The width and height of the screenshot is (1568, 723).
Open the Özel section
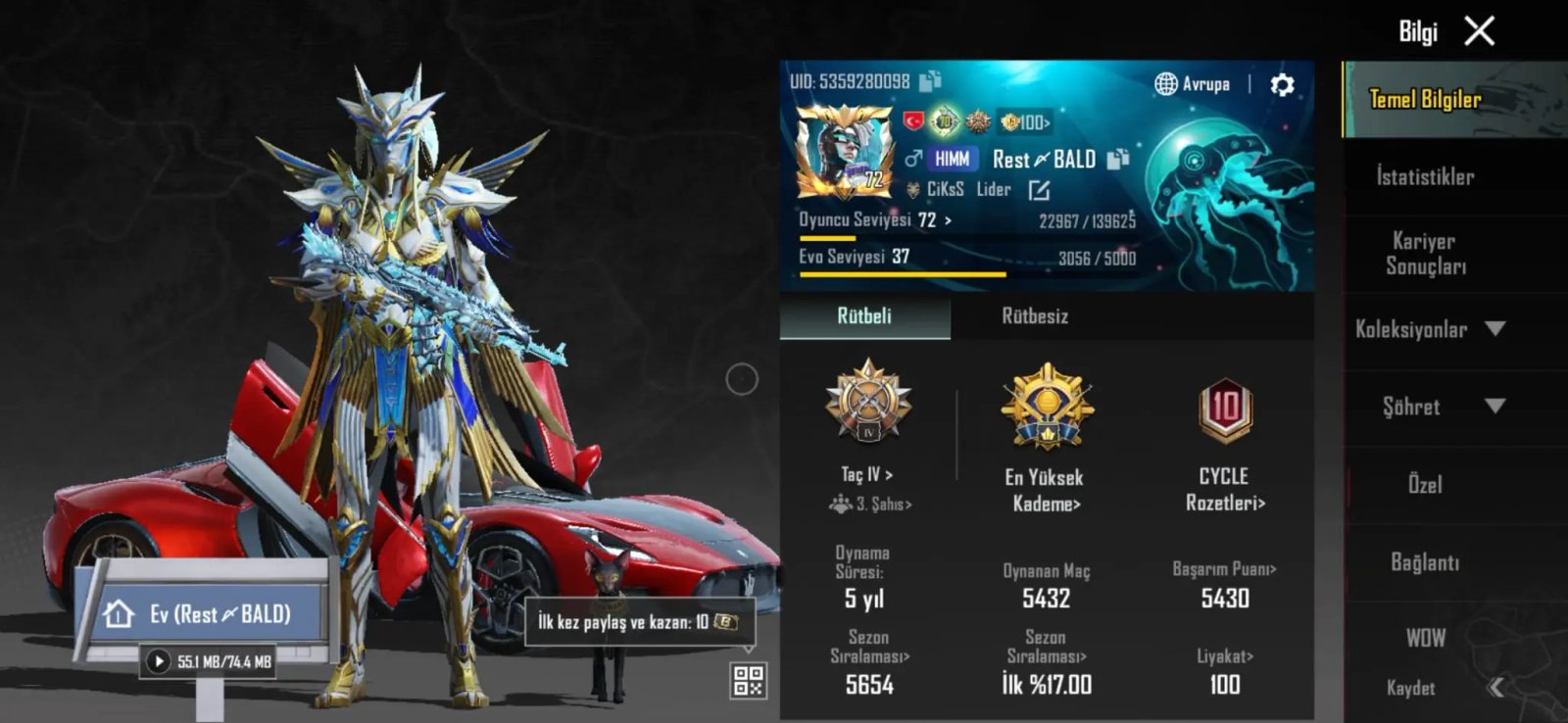tap(1425, 484)
